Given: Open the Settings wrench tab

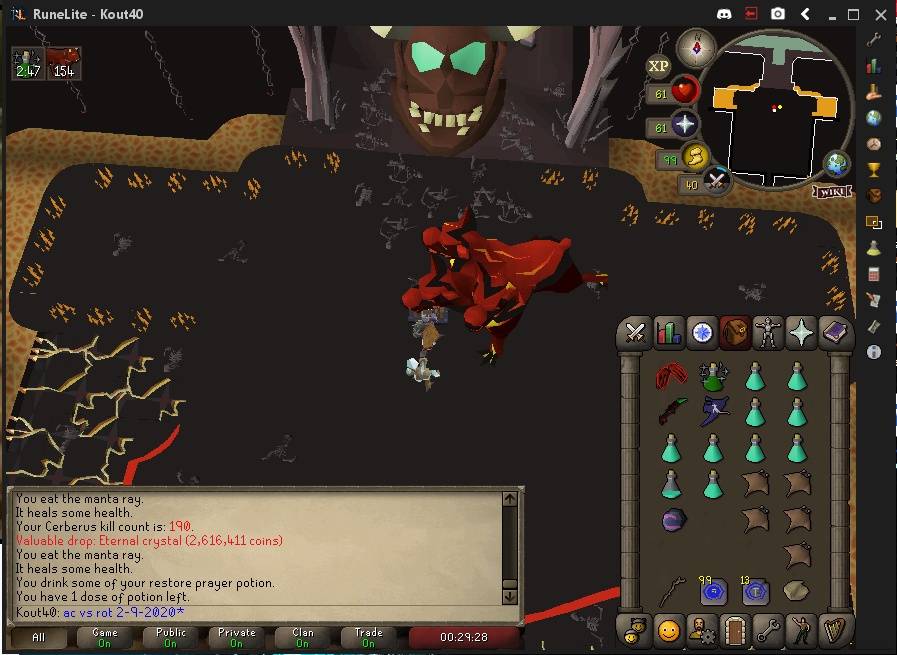Looking at the screenshot, I should click(x=768, y=631).
